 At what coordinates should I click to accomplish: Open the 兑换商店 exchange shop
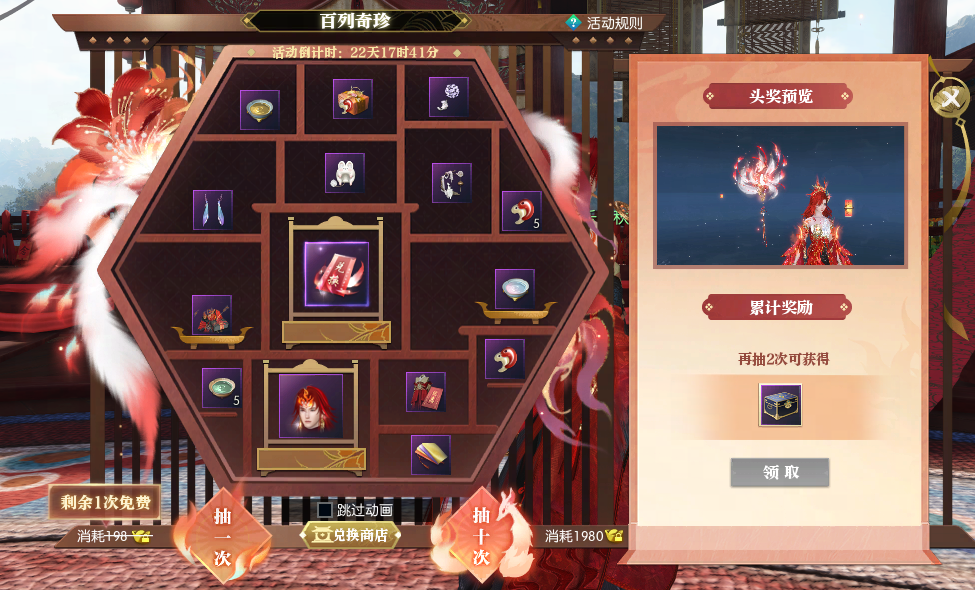click(351, 535)
